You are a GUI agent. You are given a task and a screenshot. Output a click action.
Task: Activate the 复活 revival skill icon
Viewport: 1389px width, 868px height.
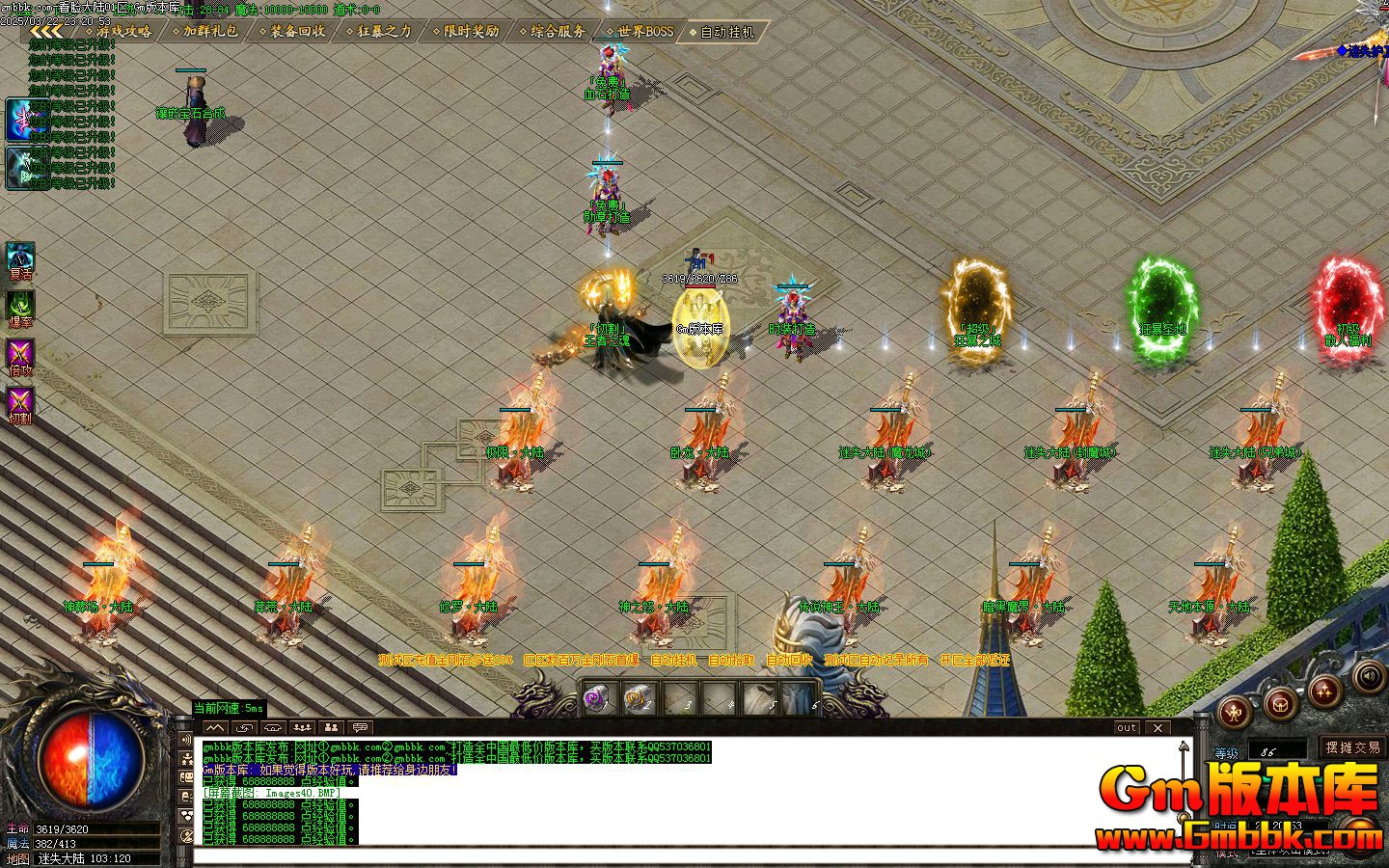21,256
